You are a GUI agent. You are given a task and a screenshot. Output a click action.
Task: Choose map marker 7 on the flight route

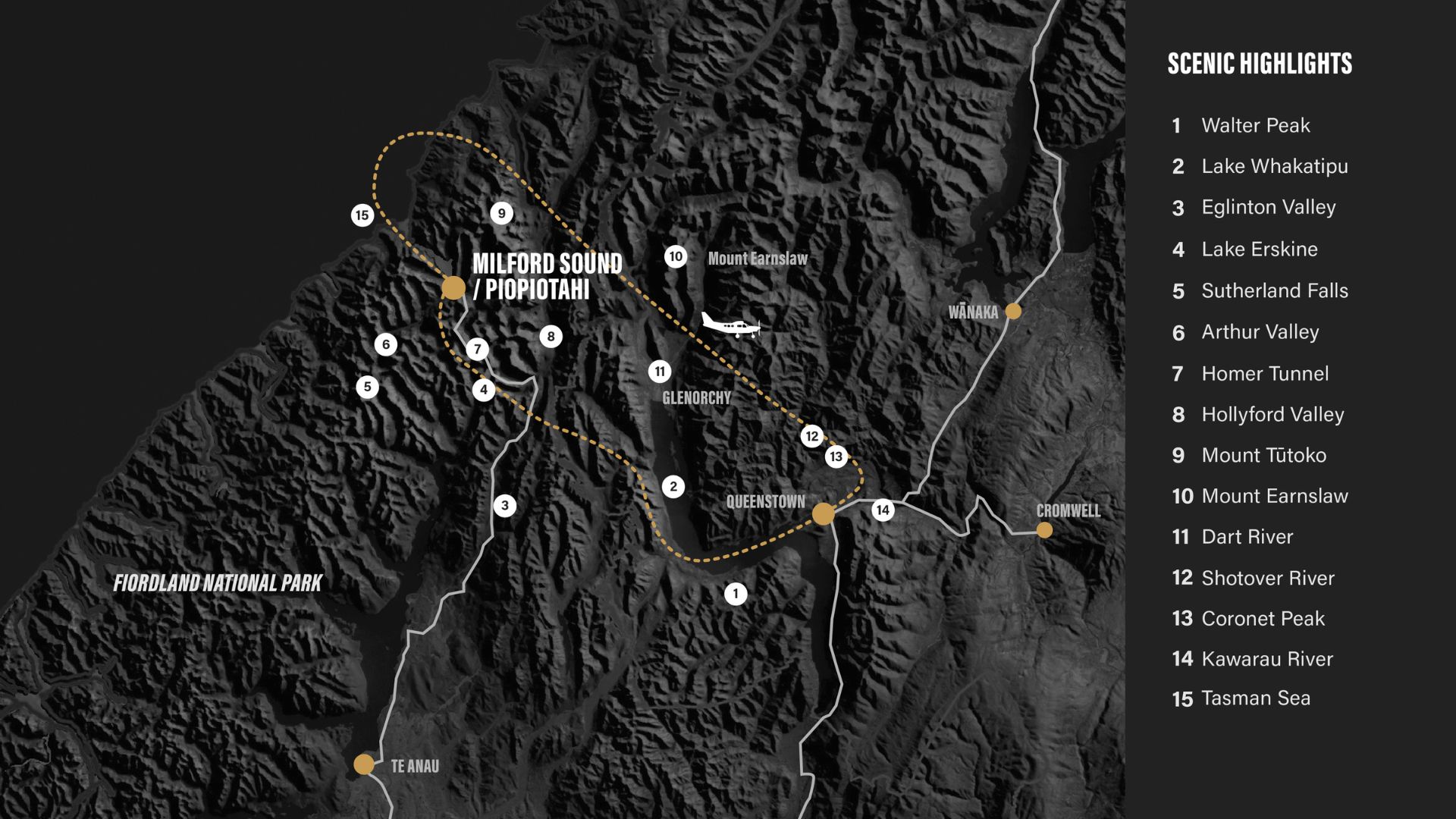[x=477, y=350]
